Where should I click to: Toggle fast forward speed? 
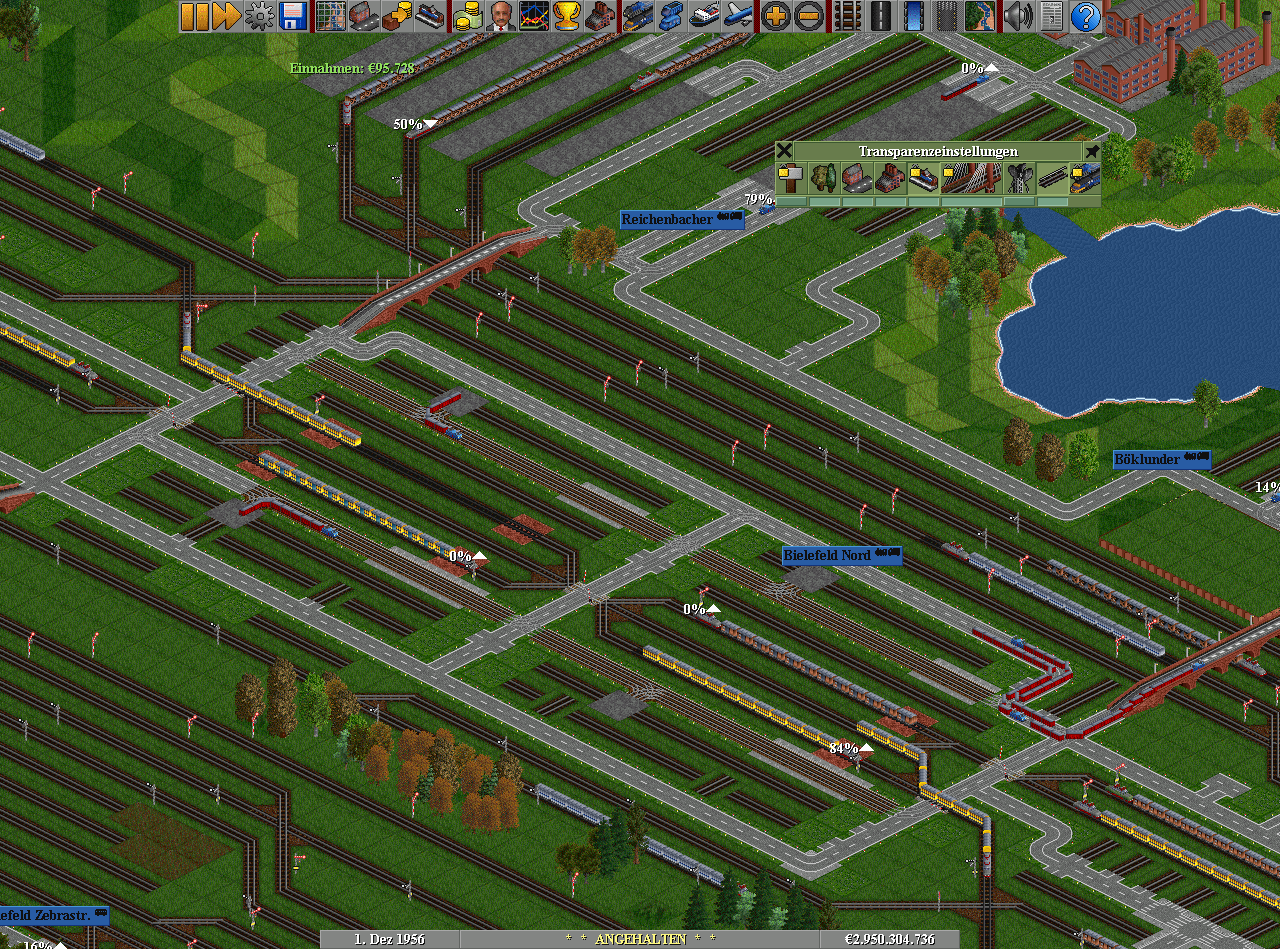(227, 16)
